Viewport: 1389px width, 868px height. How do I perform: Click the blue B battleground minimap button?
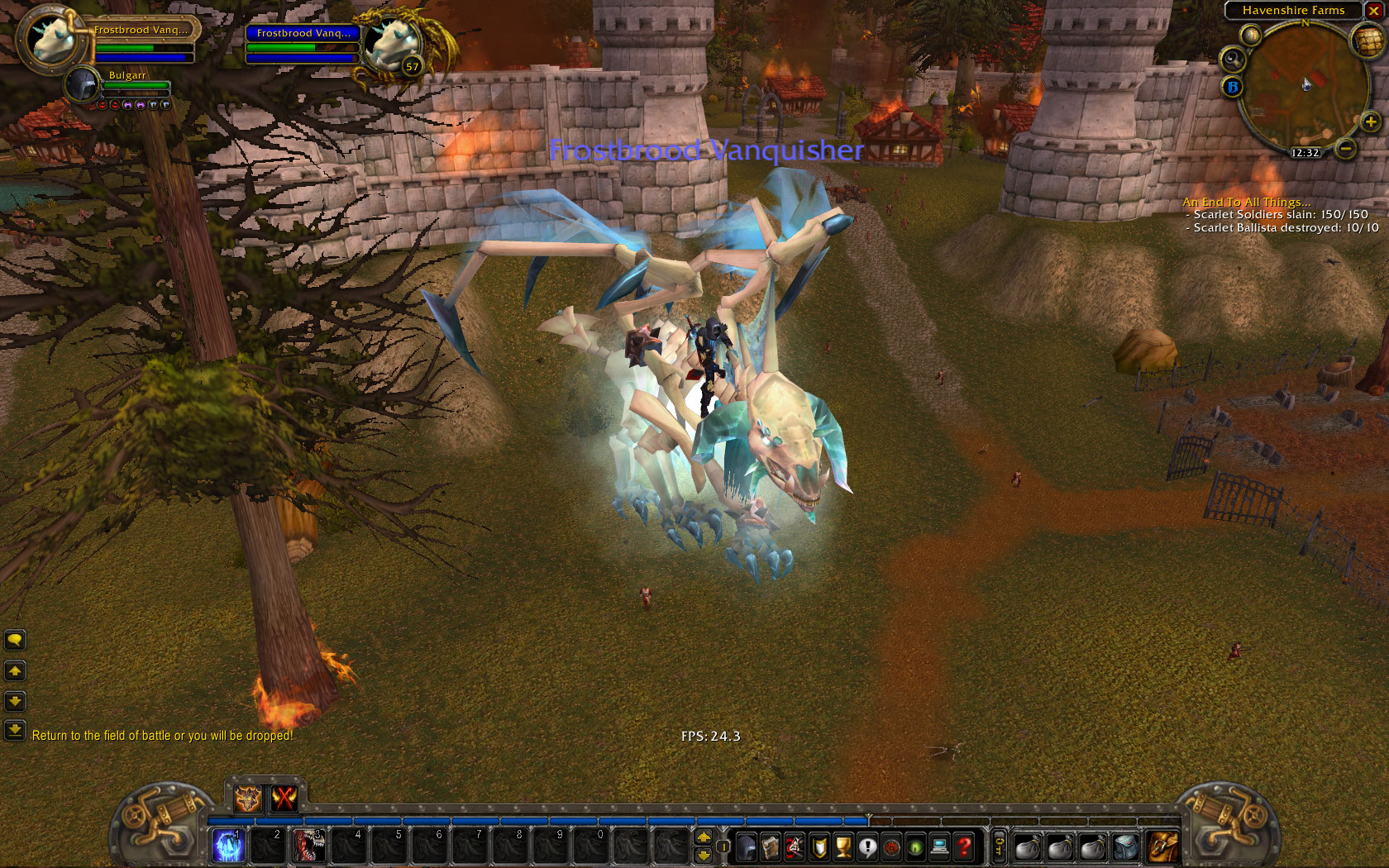click(1233, 86)
